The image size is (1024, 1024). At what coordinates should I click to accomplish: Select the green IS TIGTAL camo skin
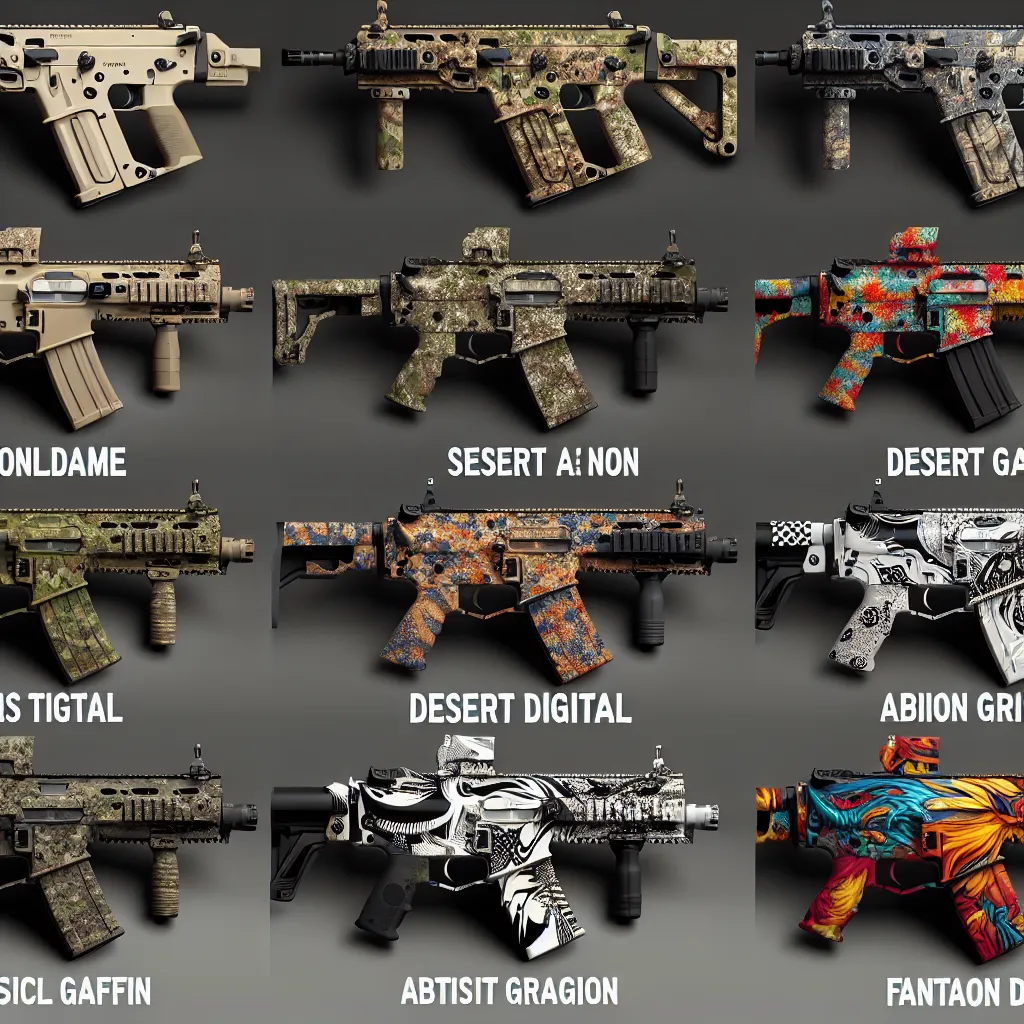[110, 570]
